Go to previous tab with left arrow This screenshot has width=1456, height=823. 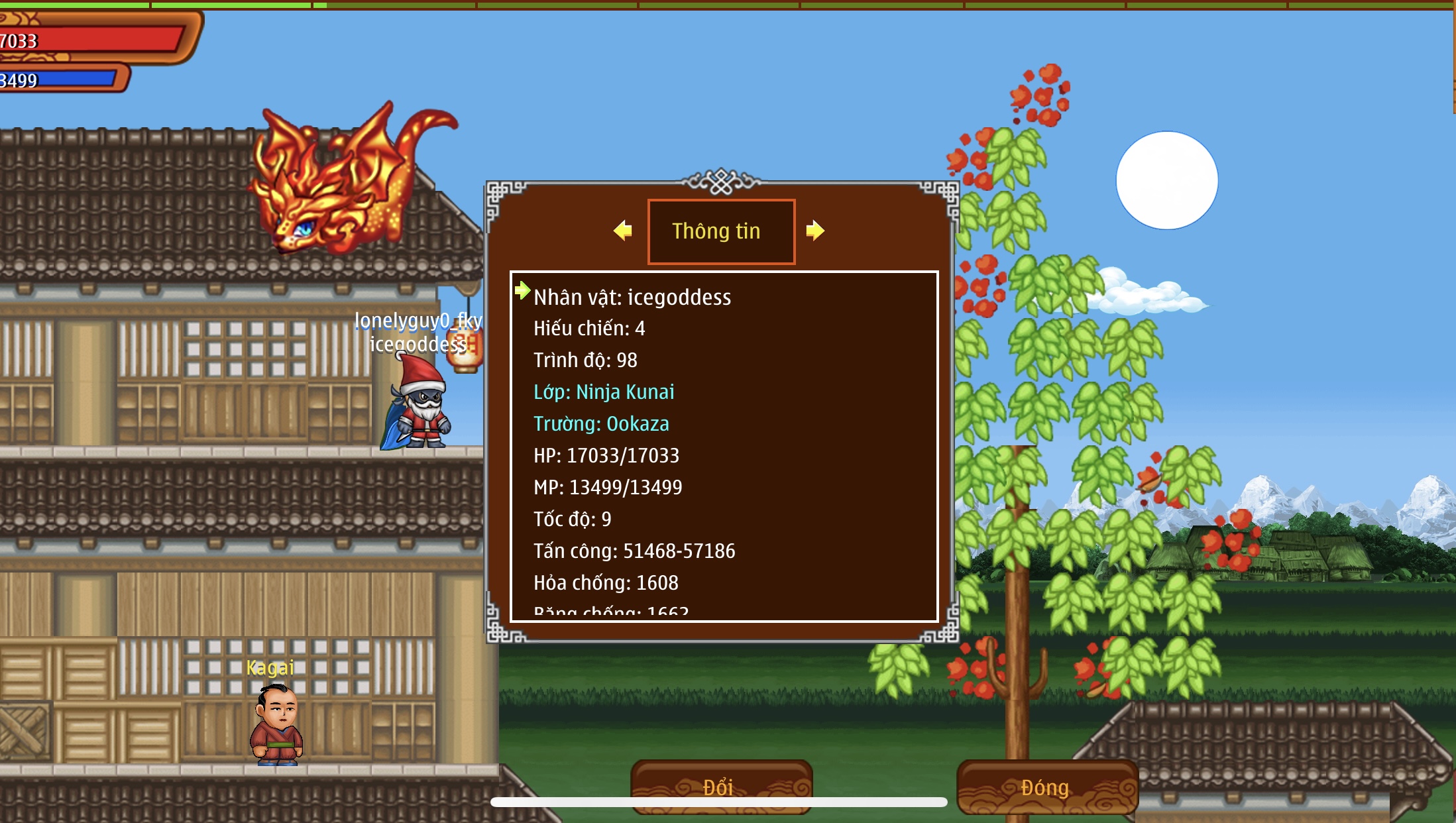pos(623,231)
